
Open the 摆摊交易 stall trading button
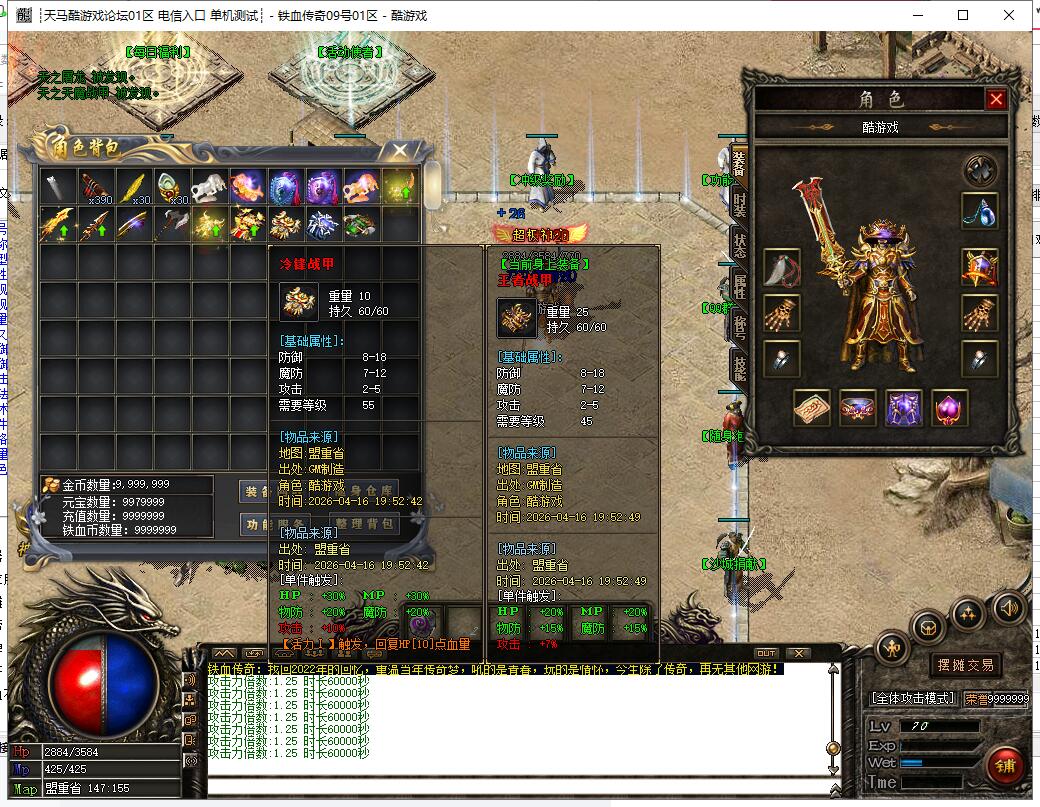click(964, 664)
